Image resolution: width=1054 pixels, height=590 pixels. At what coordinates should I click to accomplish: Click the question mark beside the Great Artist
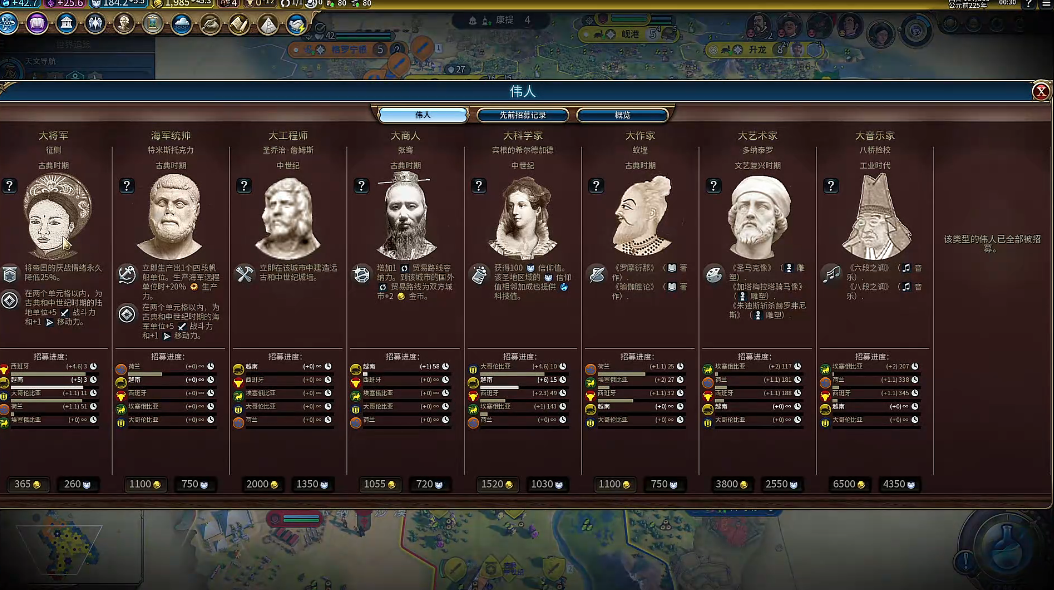click(x=712, y=186)
